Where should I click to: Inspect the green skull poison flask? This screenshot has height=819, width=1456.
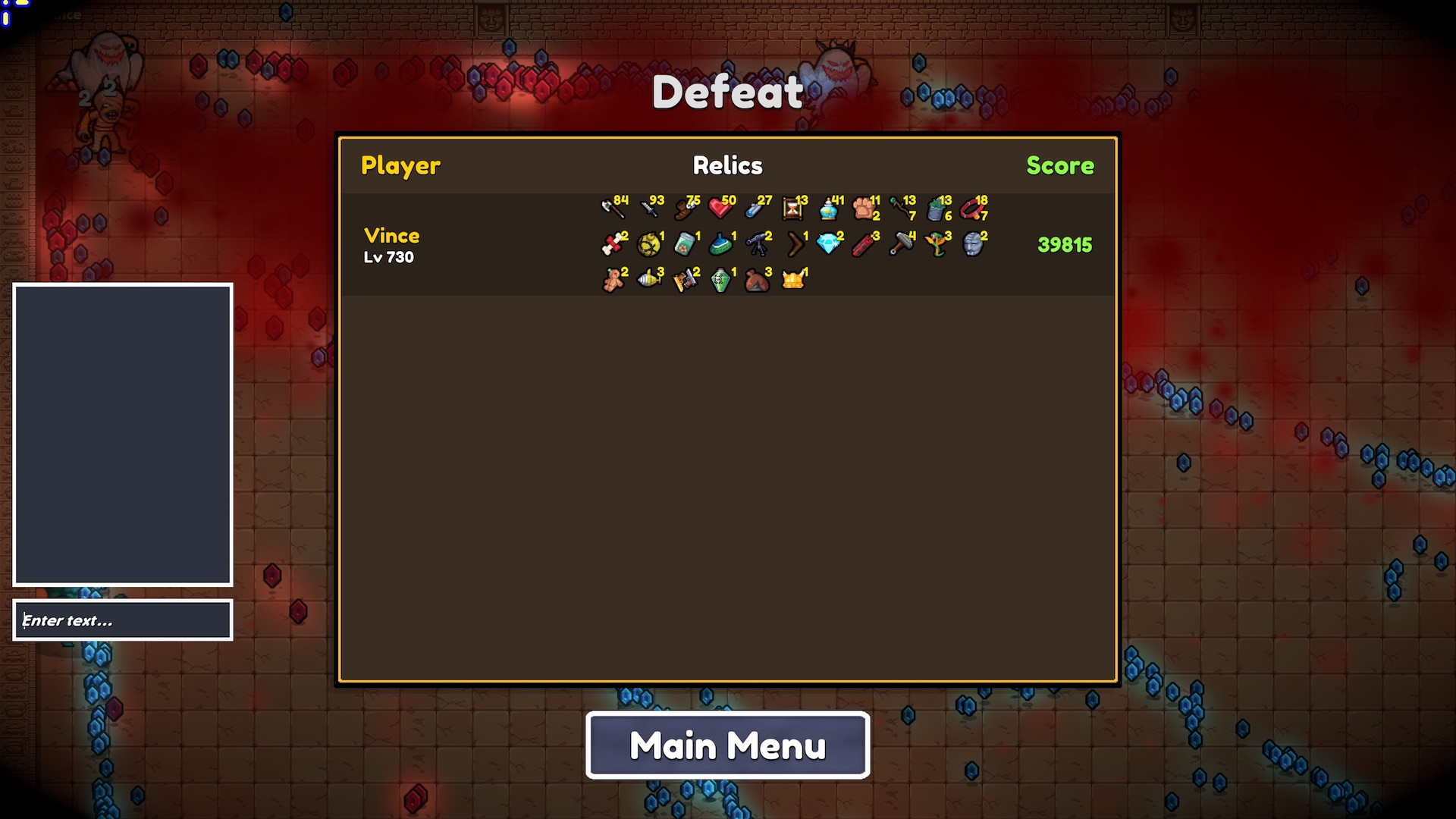720,281
